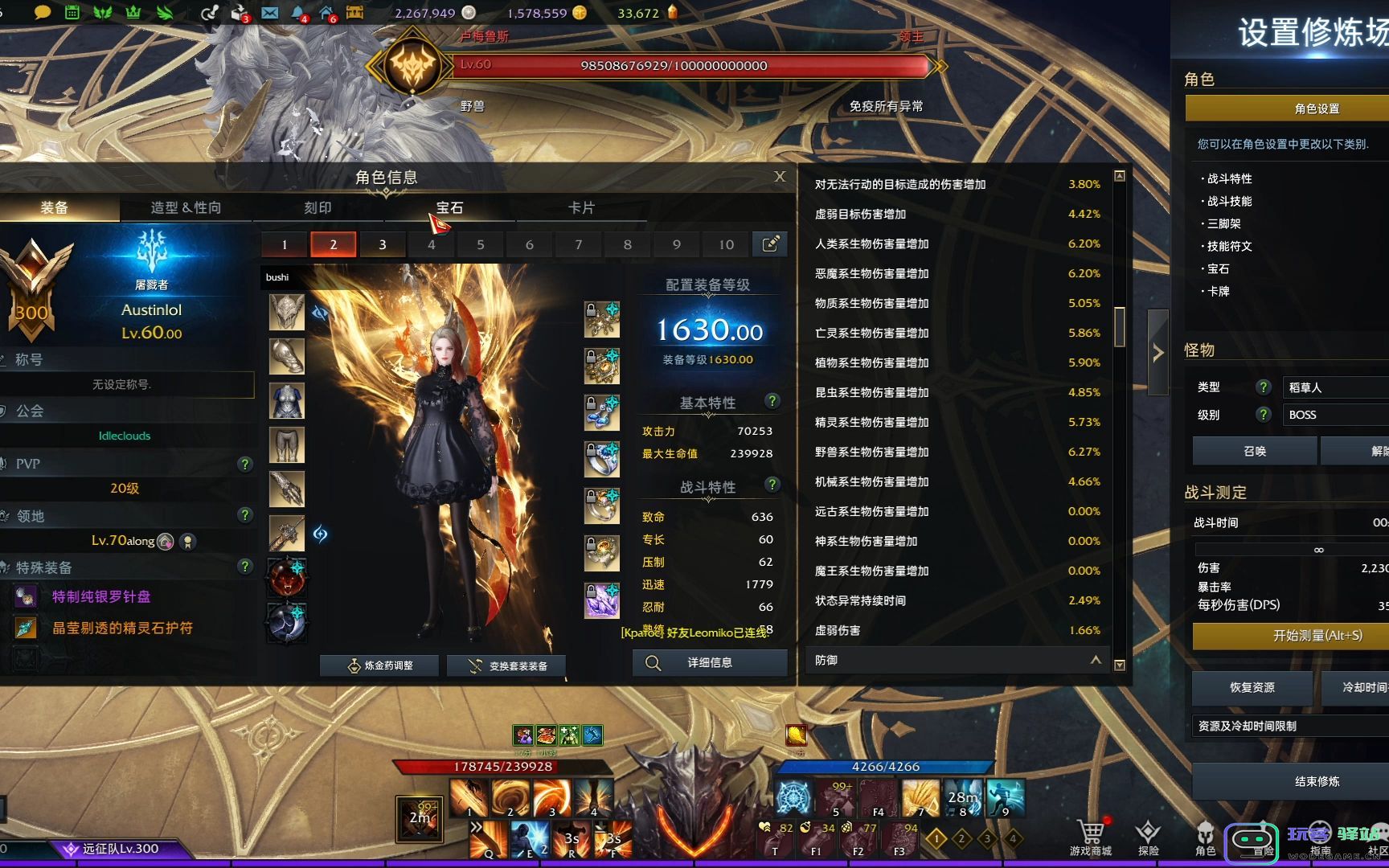Open the mail envelope icon
Image resolution: width=1389 pixels, height=868 pixels.
coord(270,13)
